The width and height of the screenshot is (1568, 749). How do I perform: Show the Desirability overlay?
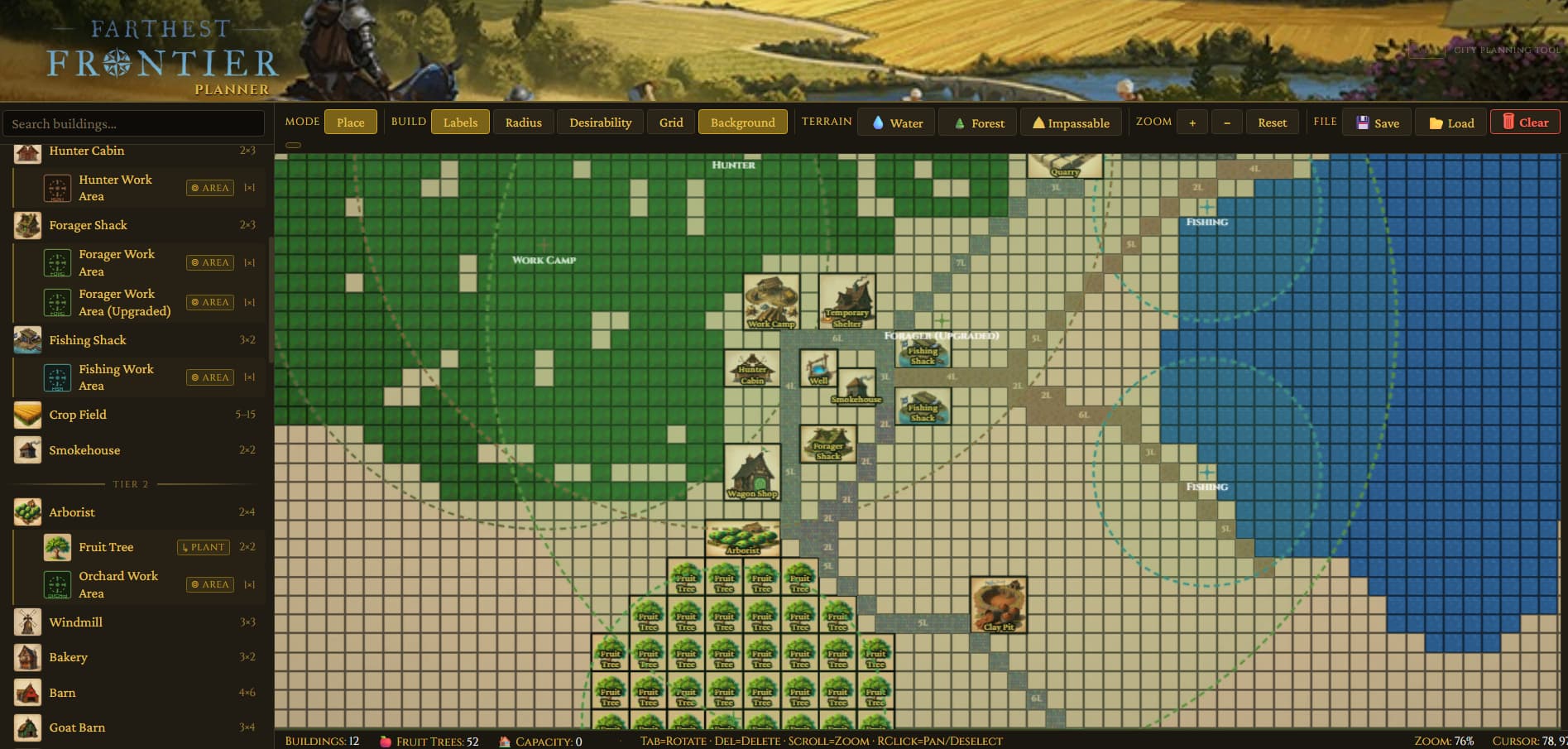[x=600, y=122]
